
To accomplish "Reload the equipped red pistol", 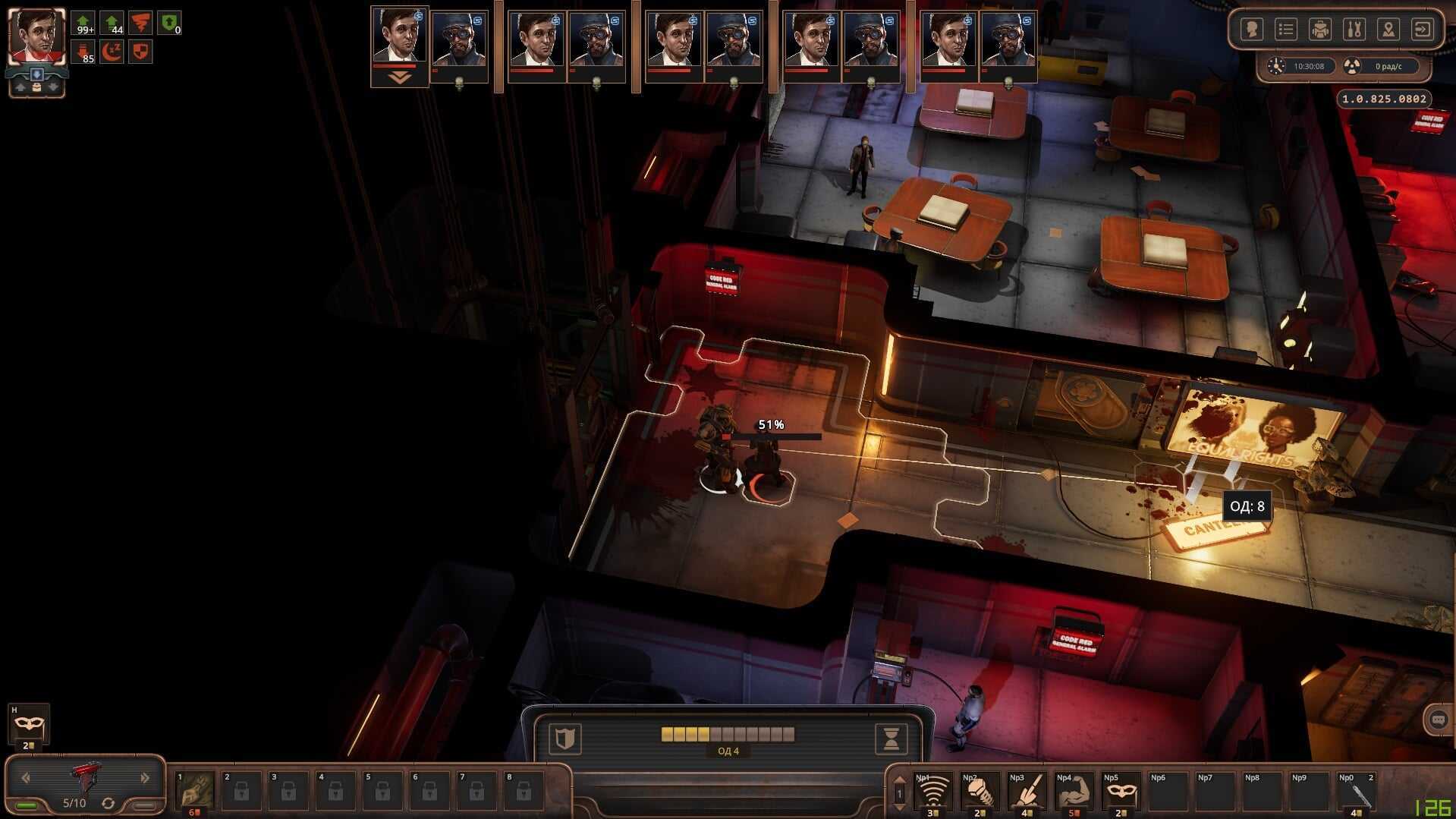I will click(x=108, y=803).
